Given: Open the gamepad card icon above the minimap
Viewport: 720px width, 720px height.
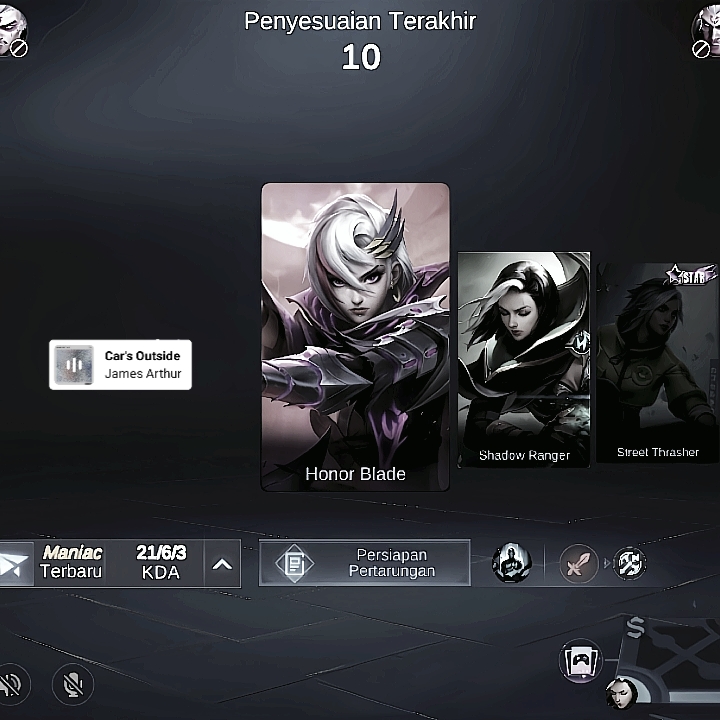Looking at the screenshot, I should (x=581, y=661).
